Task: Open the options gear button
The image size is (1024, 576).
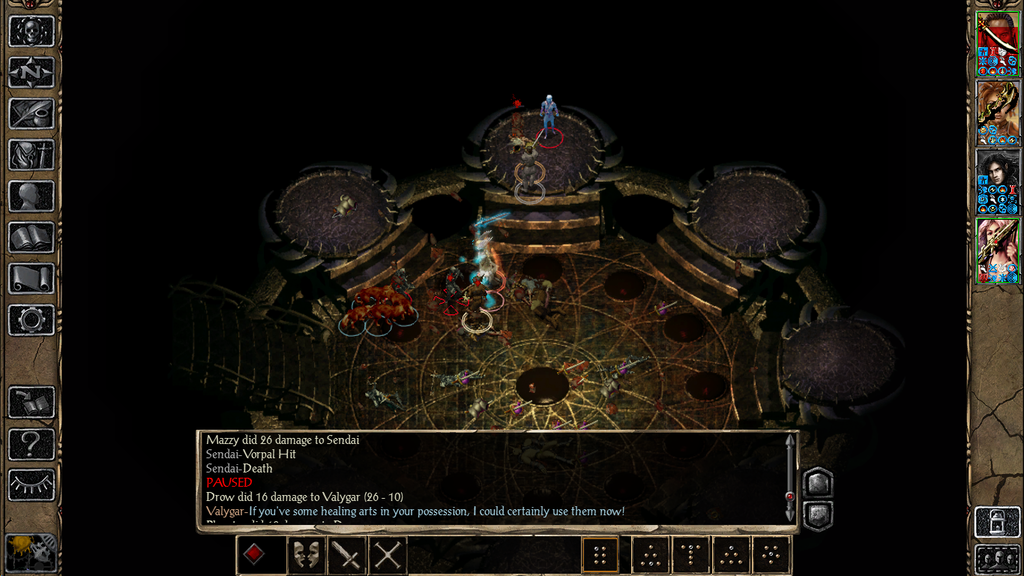Action: [x=31, y=320]
